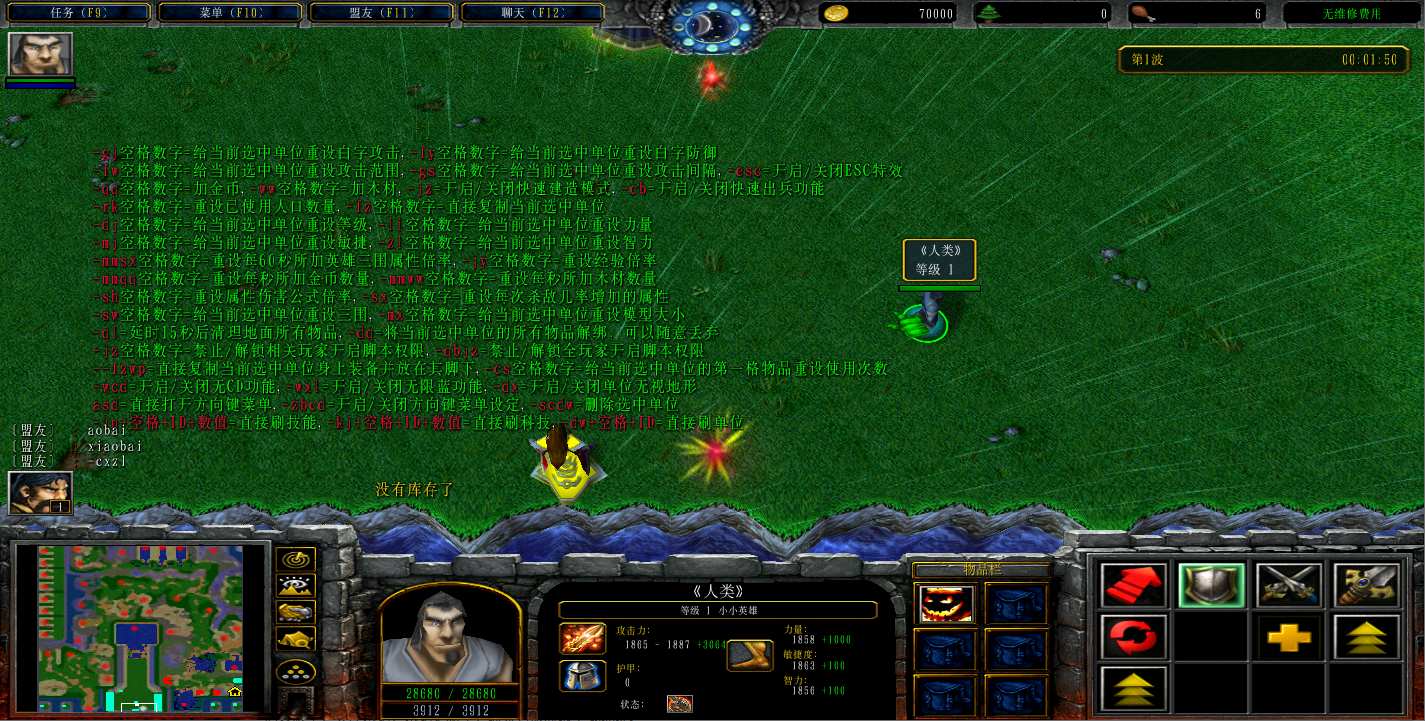
Task: Click the red circular arrows command
Action: (1133, 637)
